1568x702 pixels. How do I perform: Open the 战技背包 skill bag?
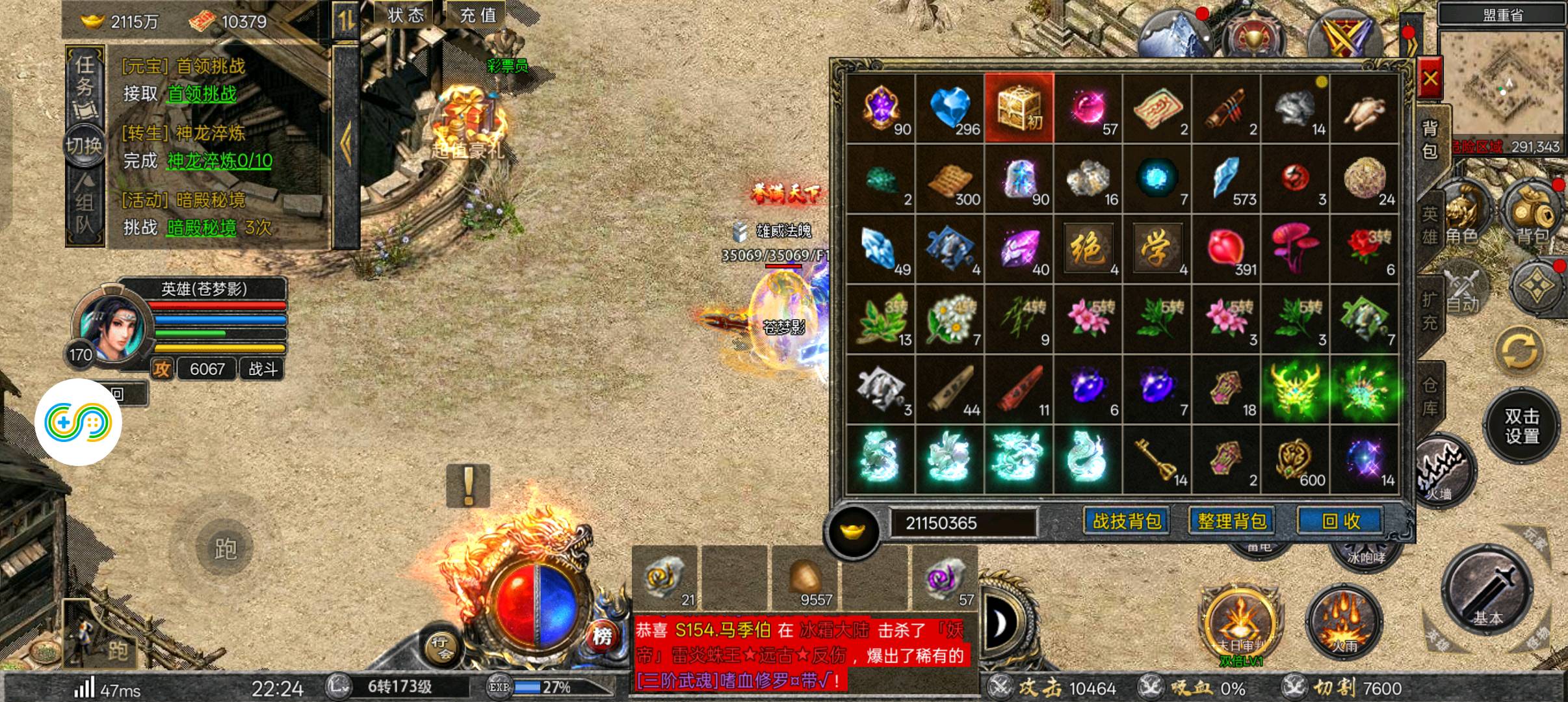click(1127, 521)
